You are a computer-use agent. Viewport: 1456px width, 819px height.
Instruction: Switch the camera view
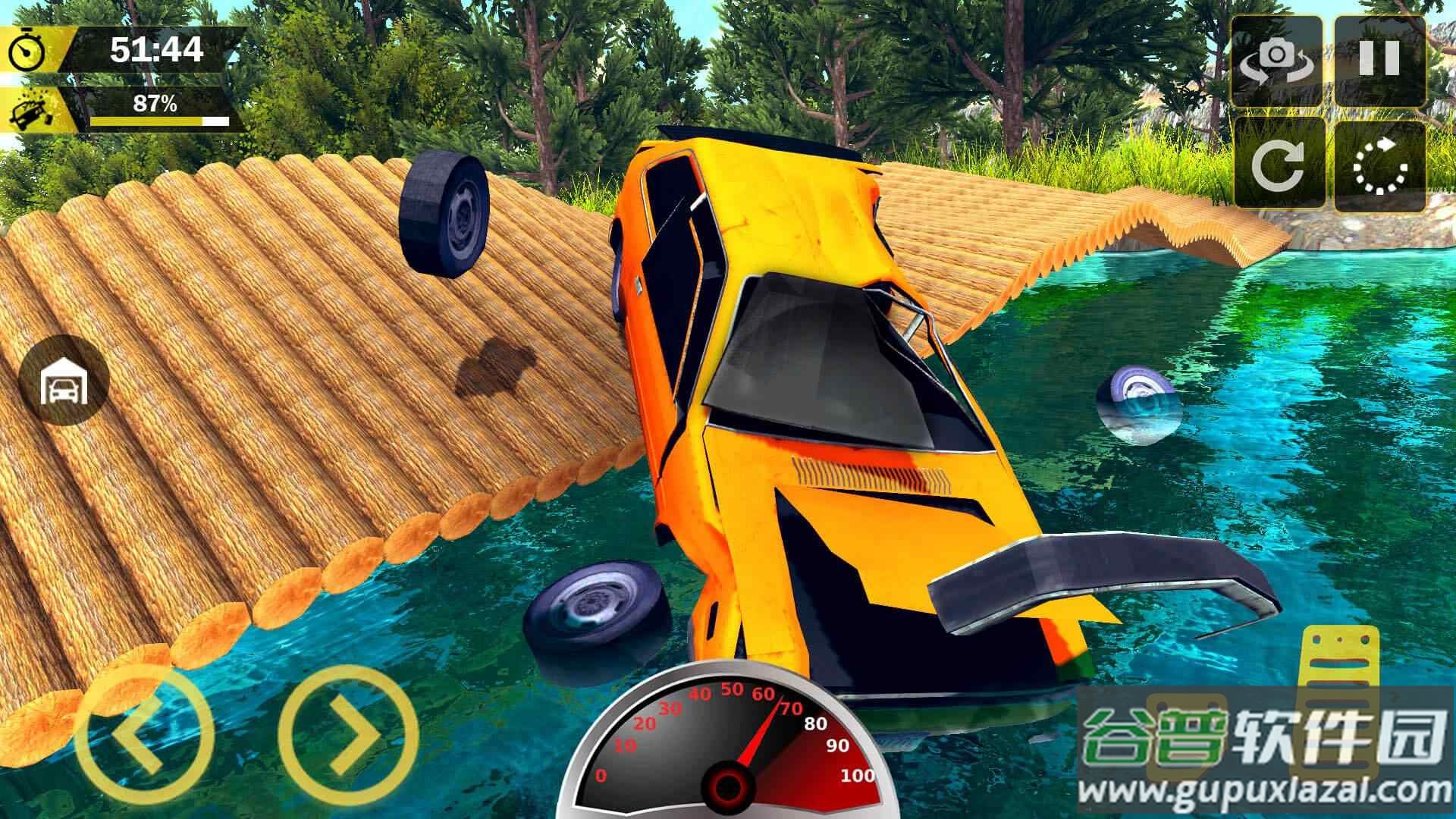click(1277, 59)
